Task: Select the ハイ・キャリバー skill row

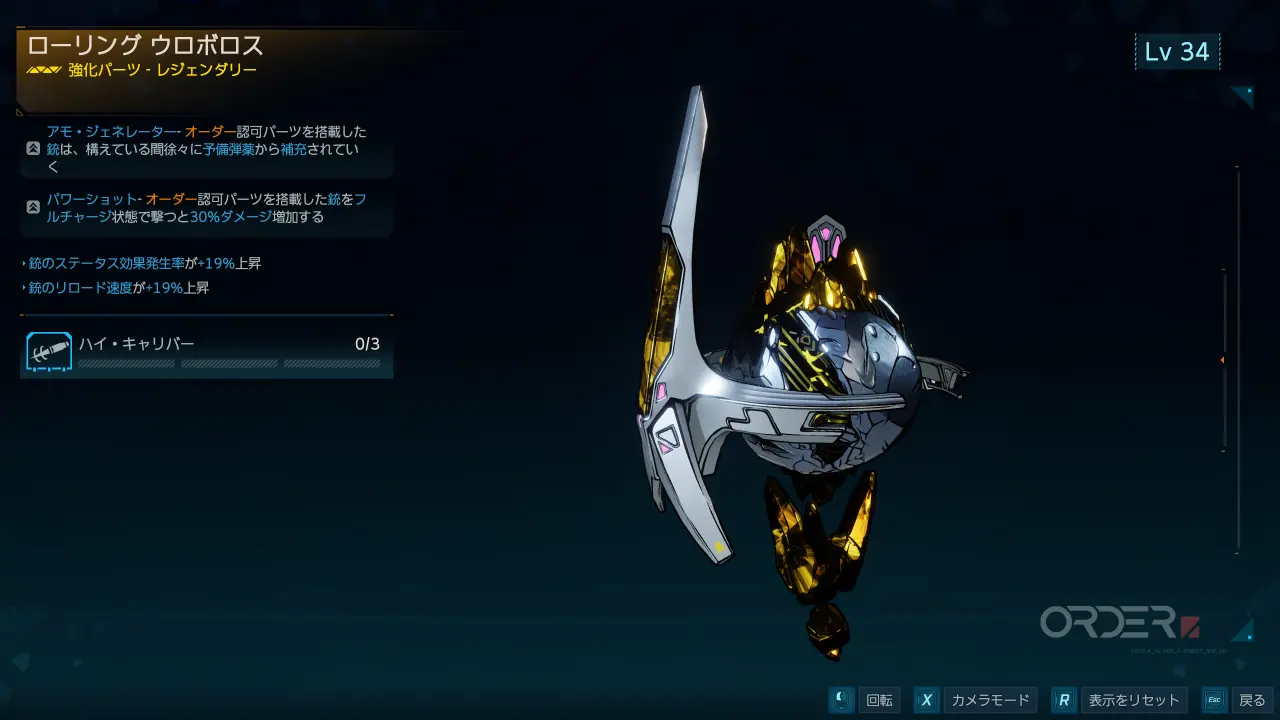Action: click(x=206, y=354)
